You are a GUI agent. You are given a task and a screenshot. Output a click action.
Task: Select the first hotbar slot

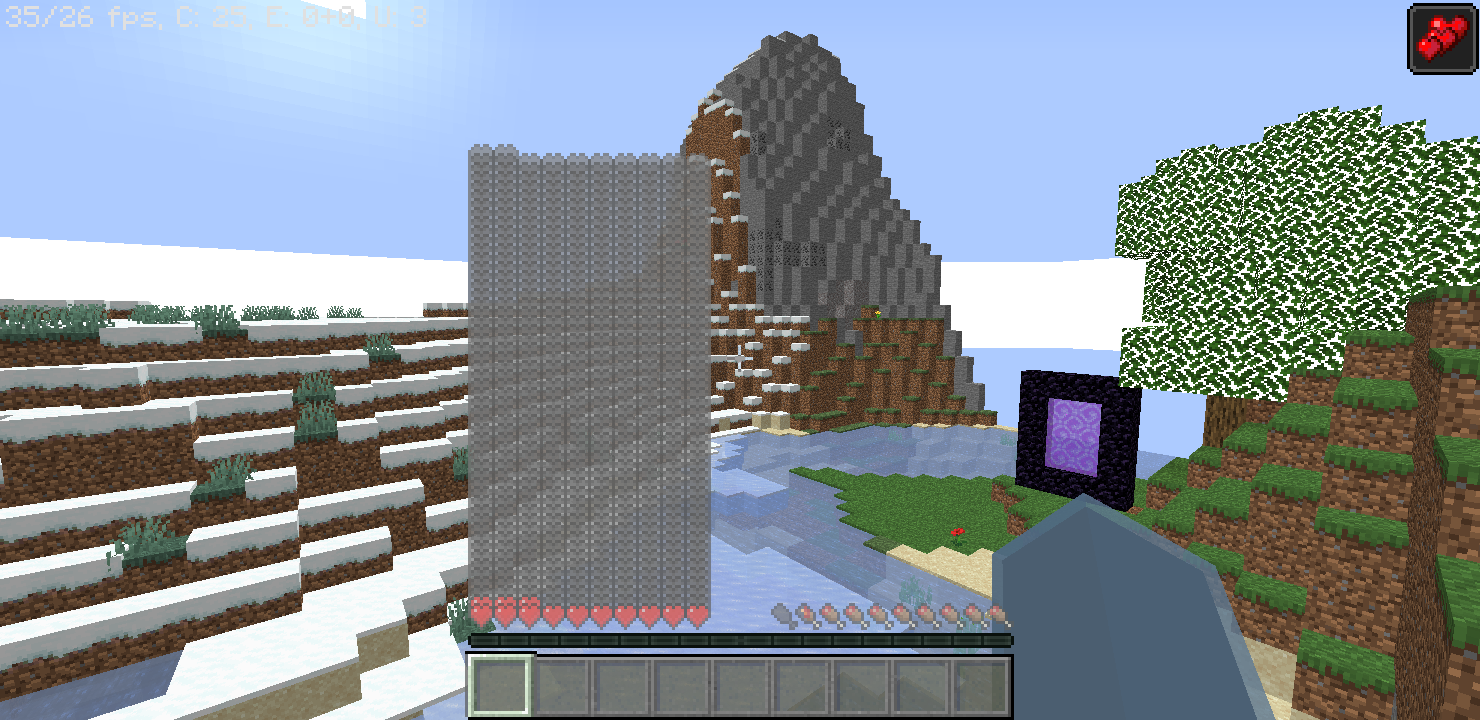[x=500, y=684]
